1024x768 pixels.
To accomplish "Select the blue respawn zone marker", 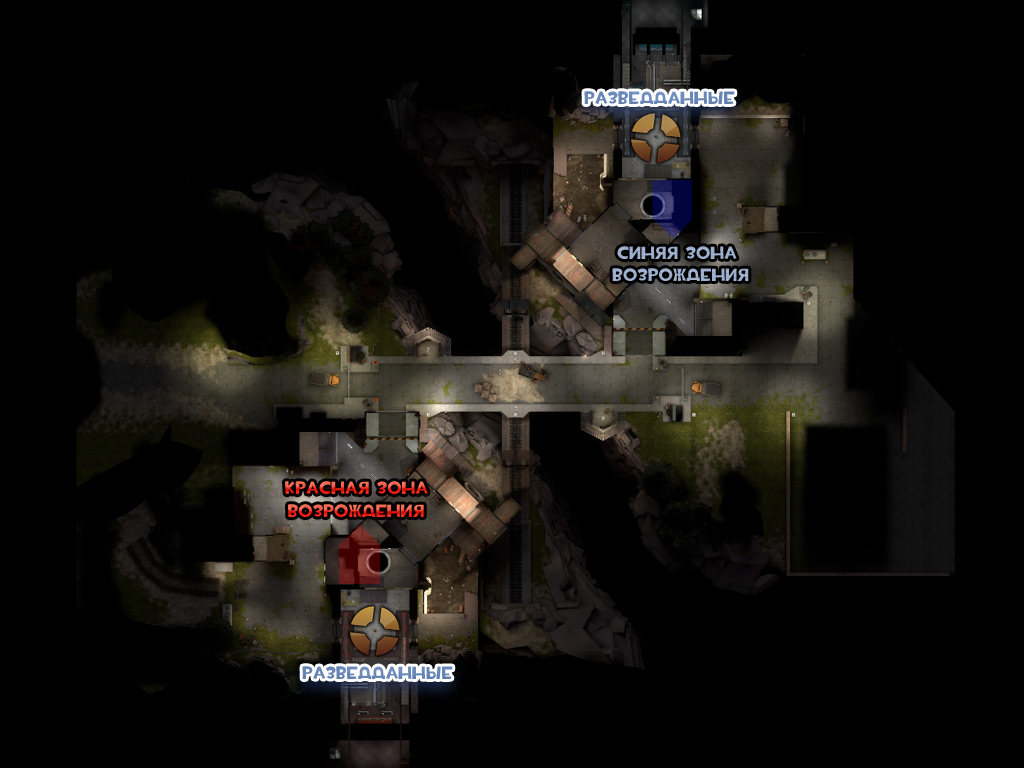I will tap(665, 204).
